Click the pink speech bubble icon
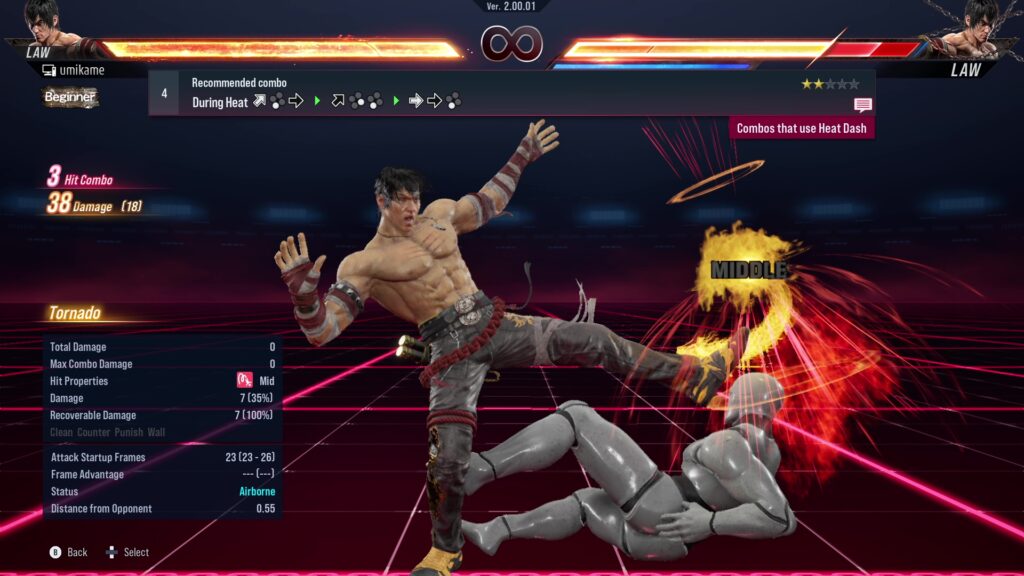The height and width of the screenshot is (576, 1024). [862, 104]
